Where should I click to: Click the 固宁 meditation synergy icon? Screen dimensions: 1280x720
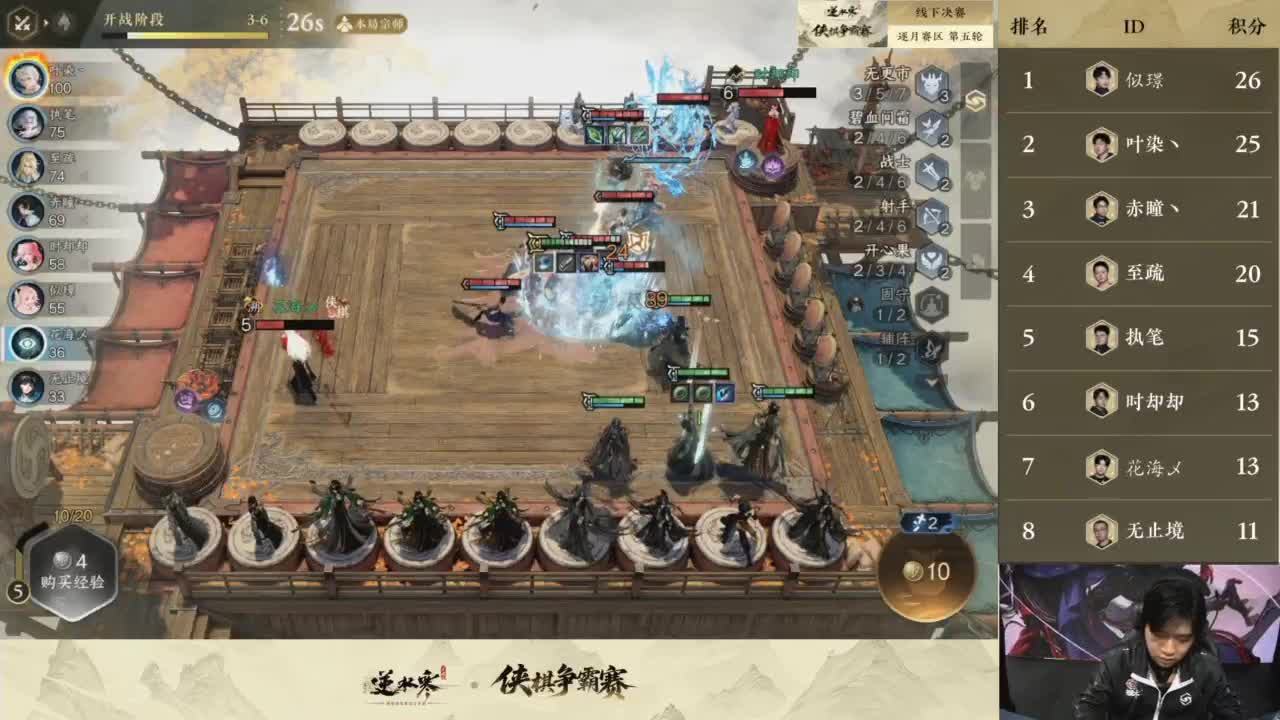click(x=931, y=304)
